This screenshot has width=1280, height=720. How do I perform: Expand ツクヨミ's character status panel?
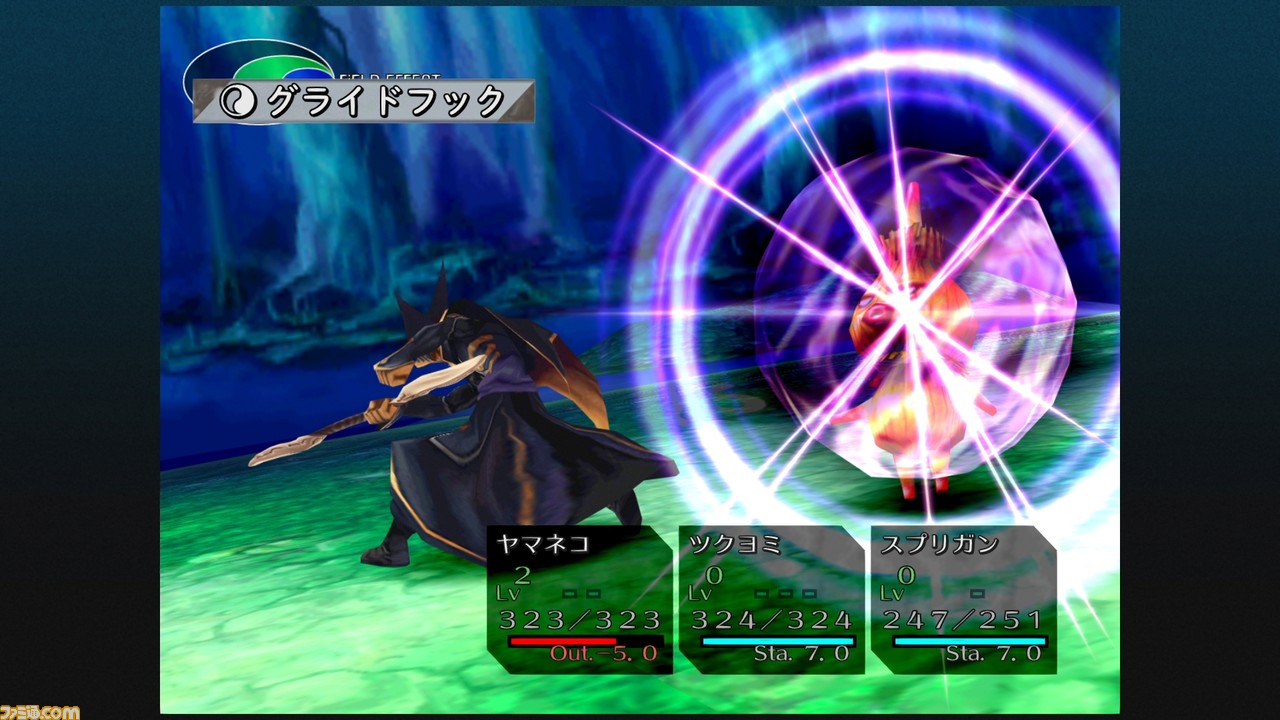click(x=770, y=595)
